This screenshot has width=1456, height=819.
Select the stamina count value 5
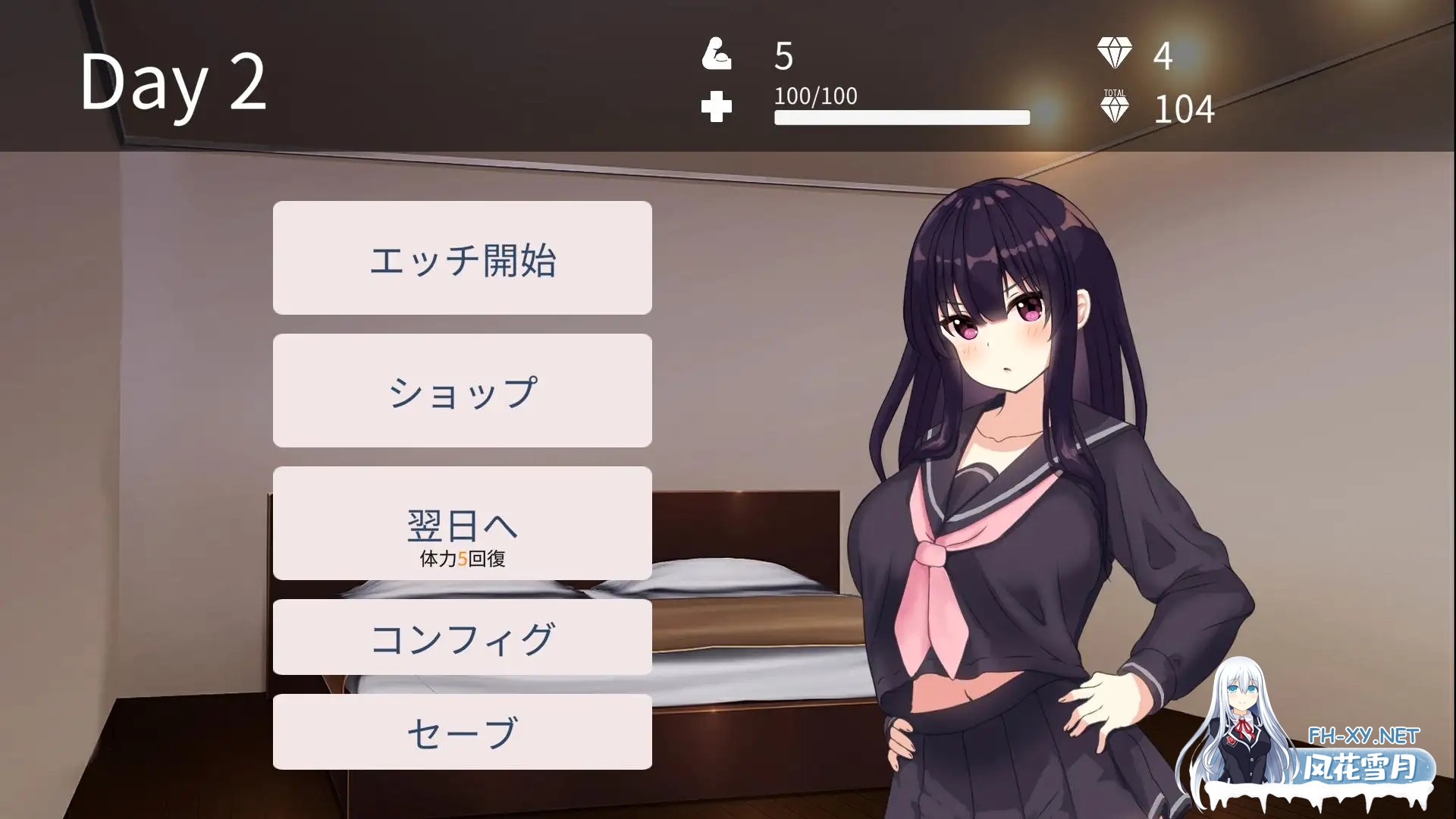[x=781, y=55]
